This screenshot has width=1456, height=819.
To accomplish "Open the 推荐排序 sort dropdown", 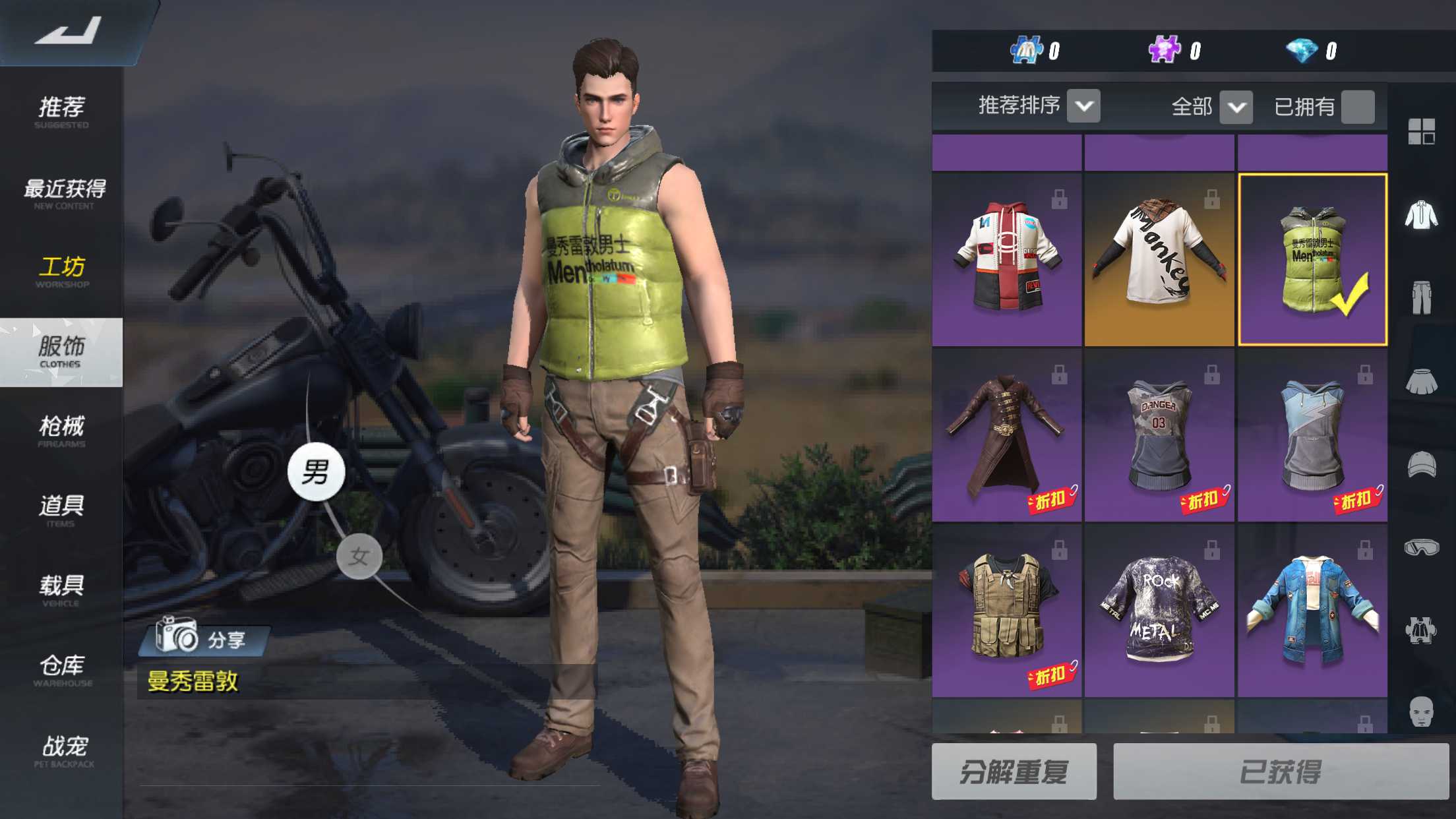I will pos(1083,106).
